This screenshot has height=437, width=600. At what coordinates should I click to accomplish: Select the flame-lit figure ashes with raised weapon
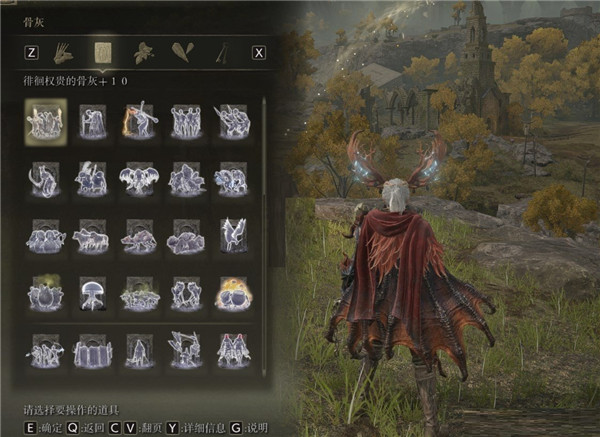[139, 122]
